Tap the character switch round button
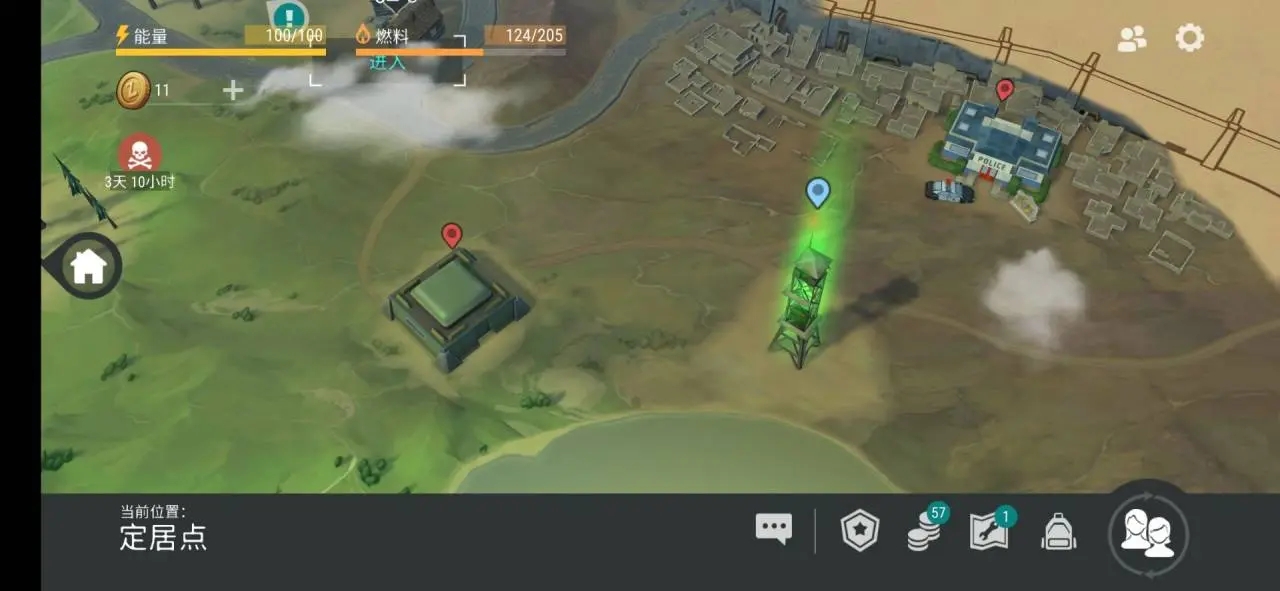Viewport: 1280px width, 591px height. tap(1148, 533)
